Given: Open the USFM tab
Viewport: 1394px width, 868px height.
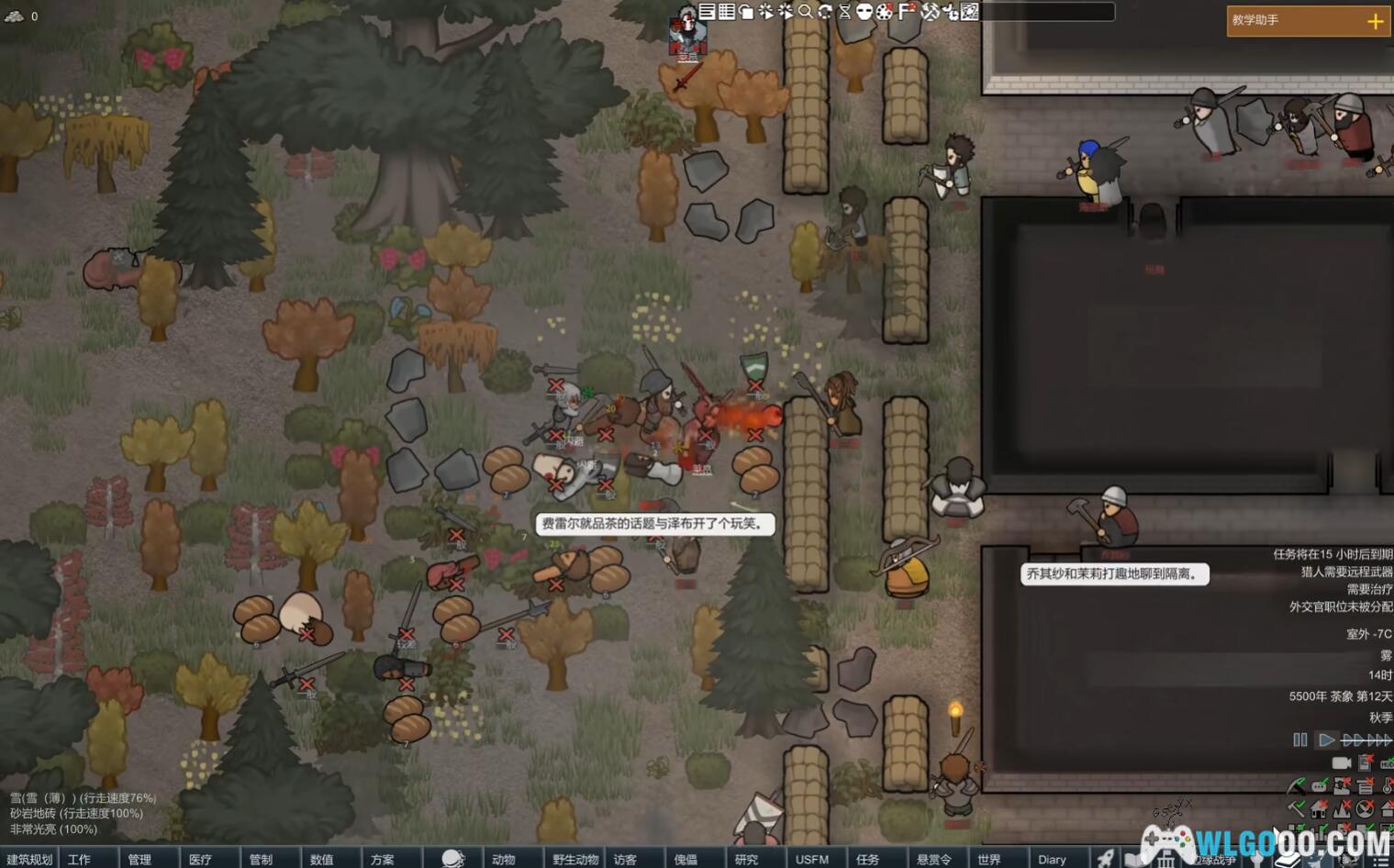Looking at the screenshot, I should 811,859.
